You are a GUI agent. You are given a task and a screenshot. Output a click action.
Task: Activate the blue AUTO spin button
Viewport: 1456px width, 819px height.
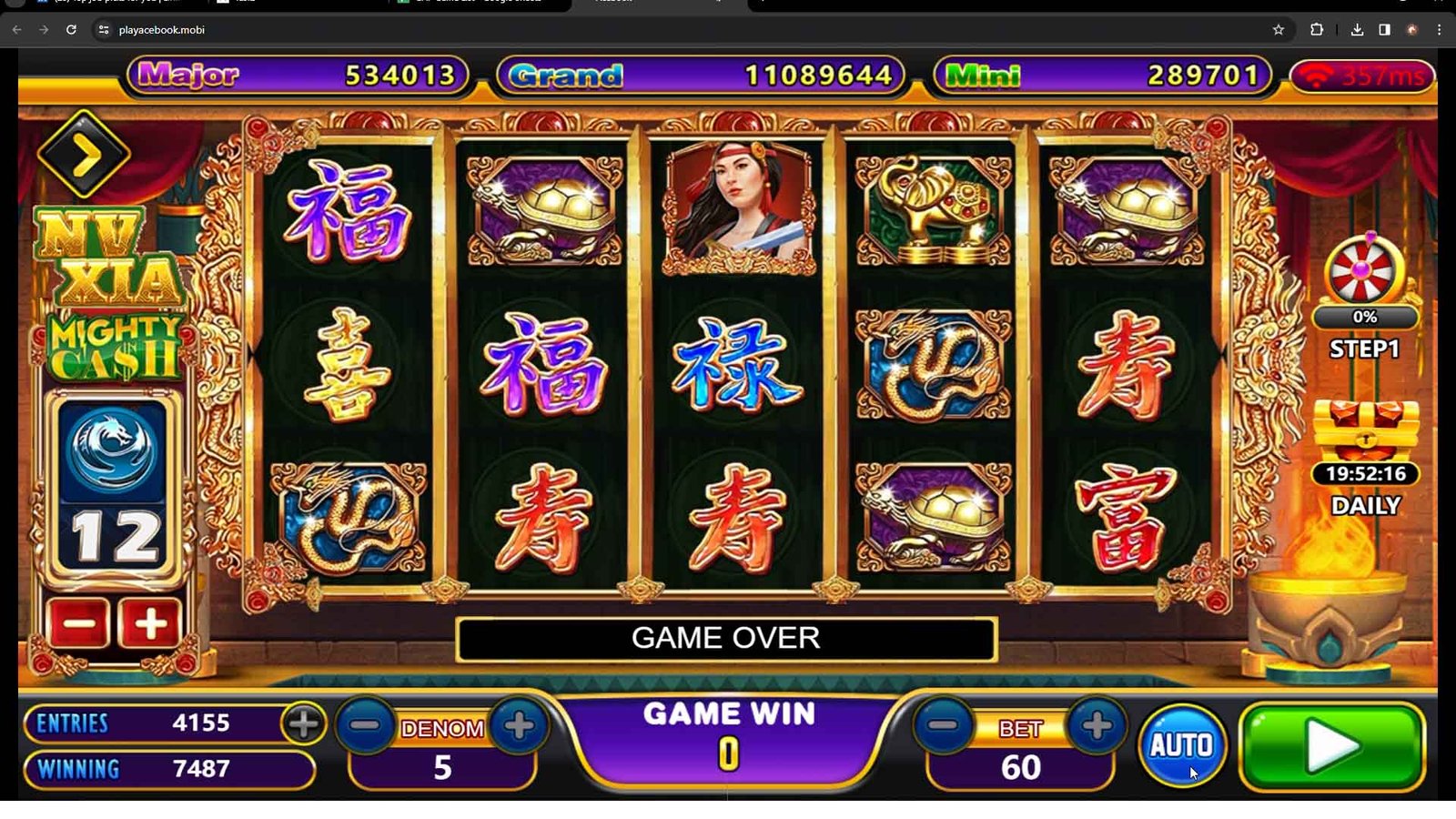(1181, 745)
